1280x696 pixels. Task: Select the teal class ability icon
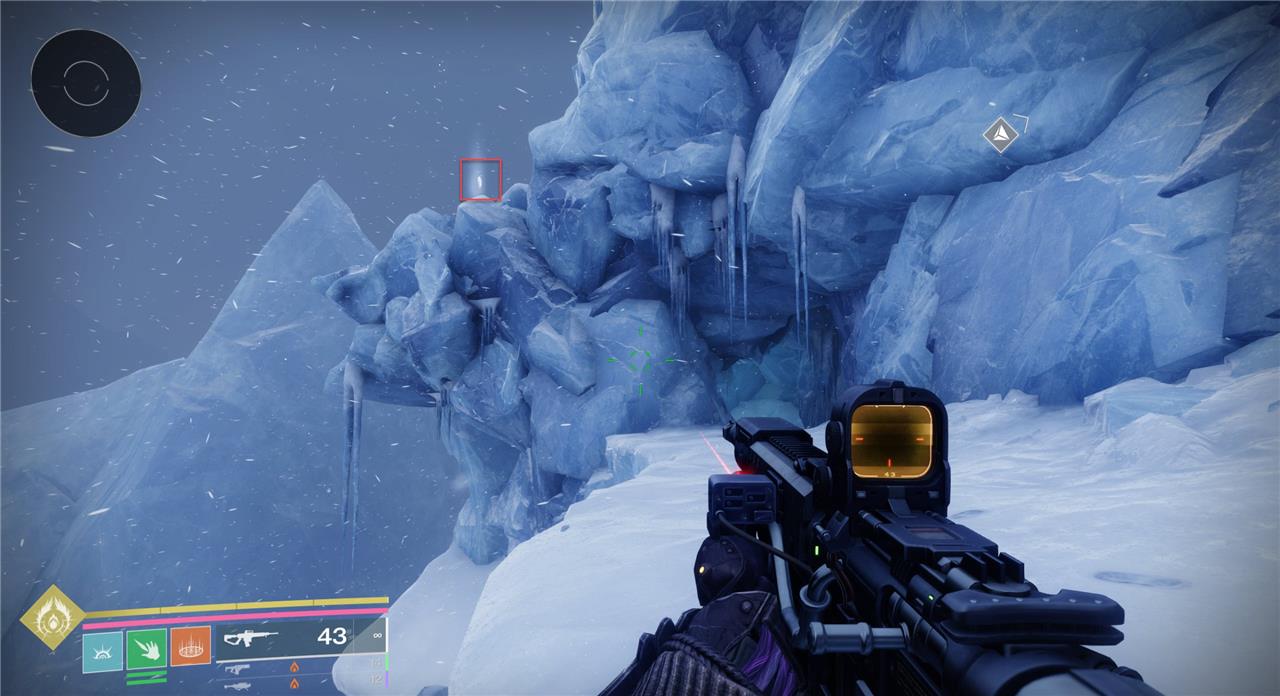[x=102, y=648]
